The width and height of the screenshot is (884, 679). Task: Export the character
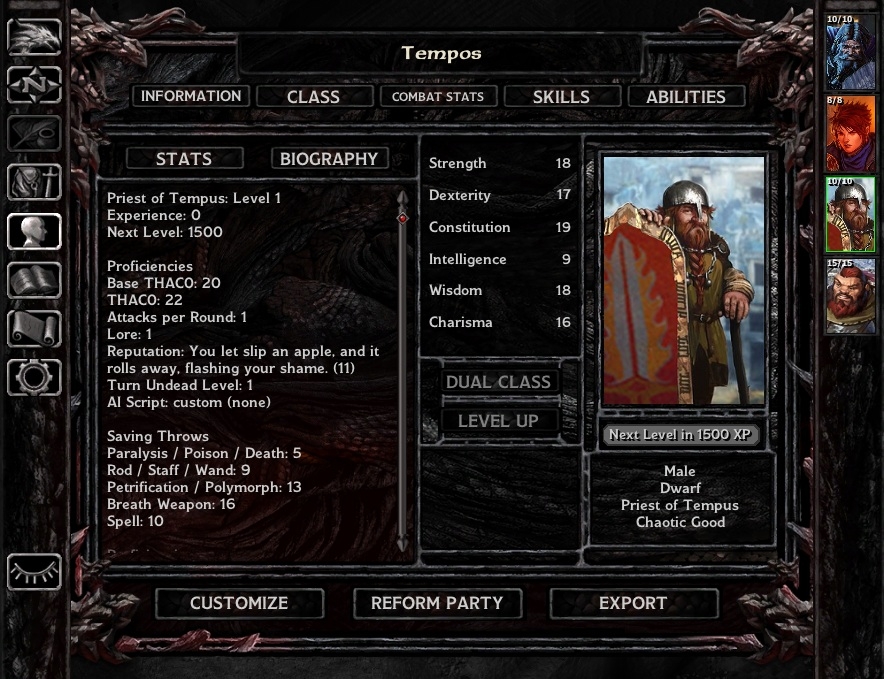pos(632,603)
